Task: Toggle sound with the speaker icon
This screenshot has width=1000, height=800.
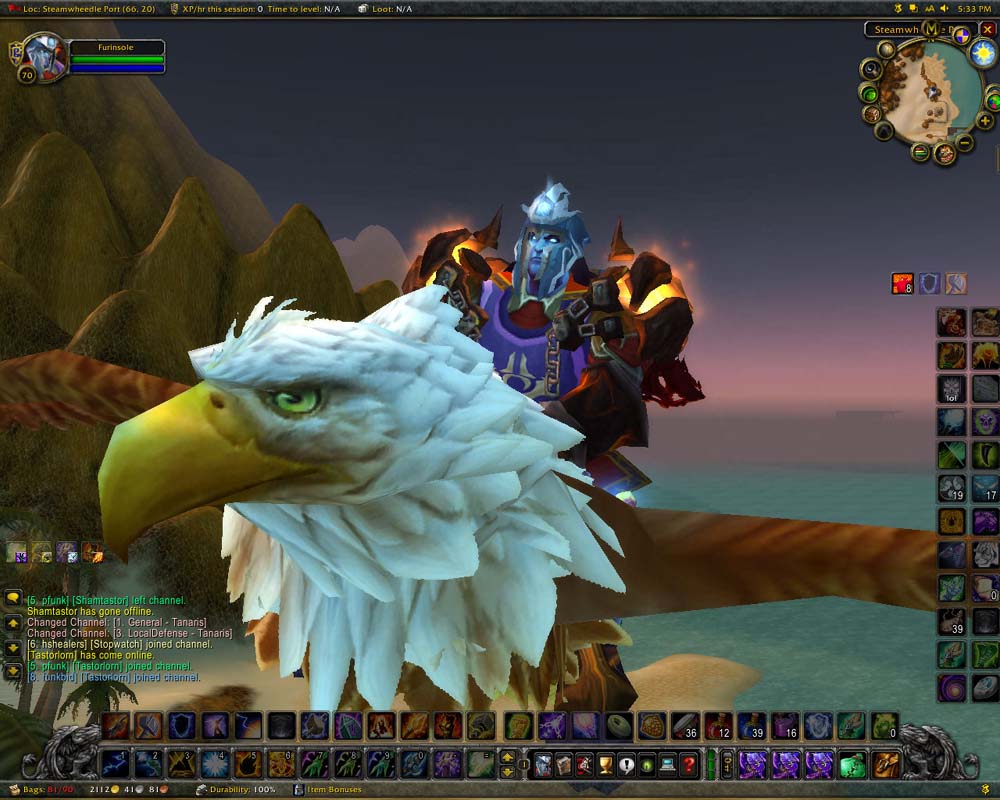Action: click(x=945, y=8)
